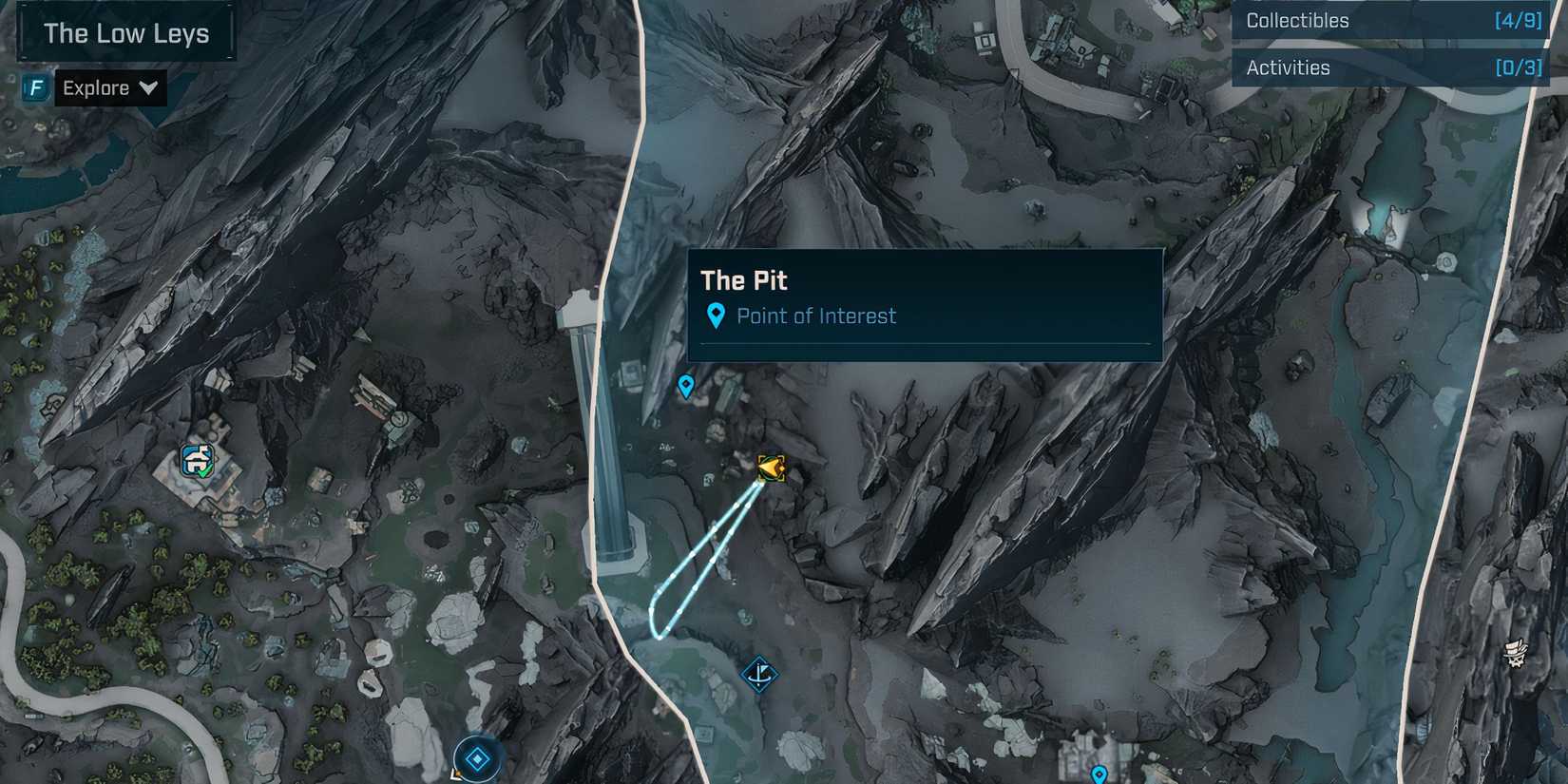Click the blue pin above The Pit tooltip

coord(686,386)
